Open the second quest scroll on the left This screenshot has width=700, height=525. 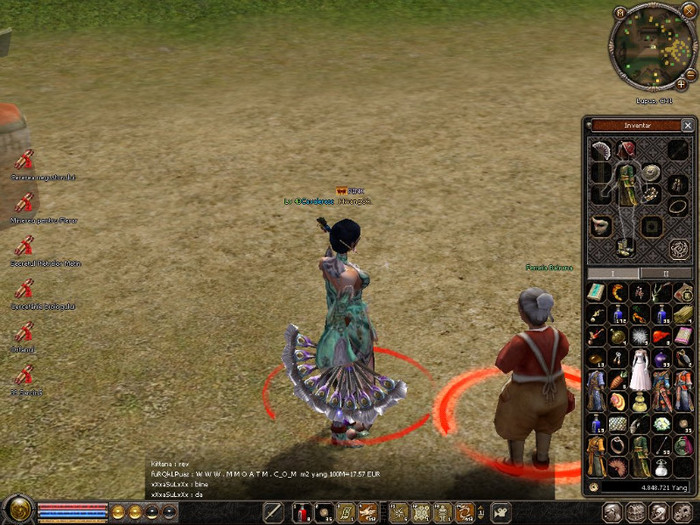click(24, 202)
